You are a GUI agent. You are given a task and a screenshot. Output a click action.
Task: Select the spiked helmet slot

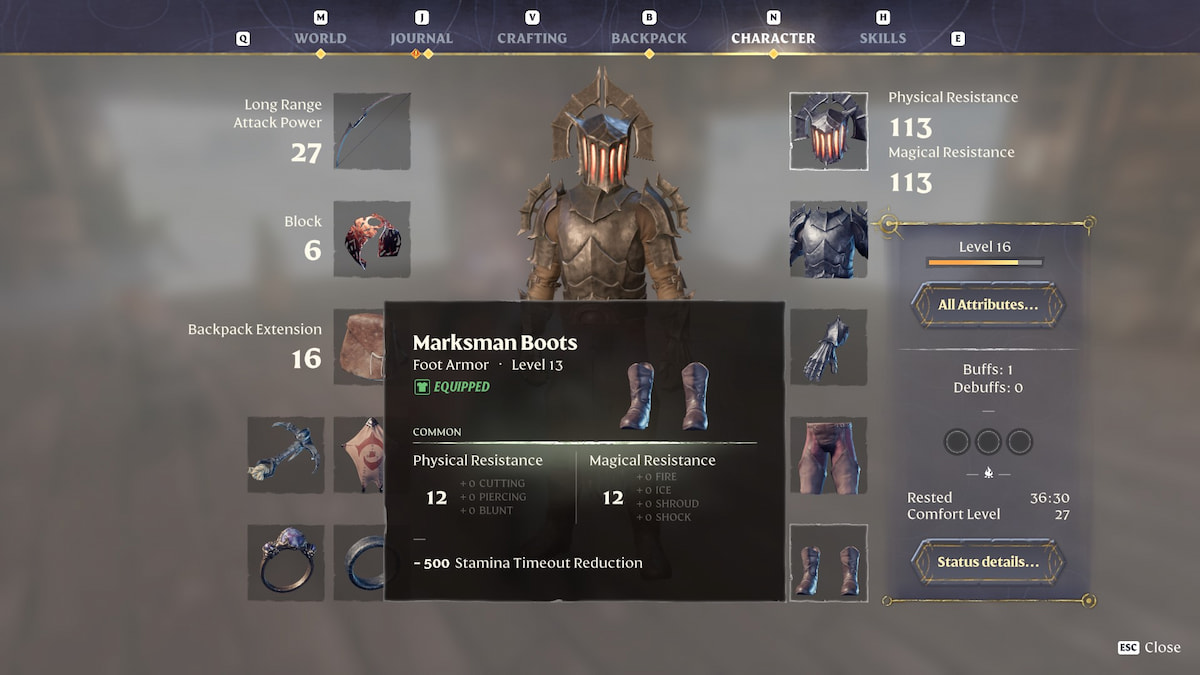pyautogui.click(x=828, y=131)
